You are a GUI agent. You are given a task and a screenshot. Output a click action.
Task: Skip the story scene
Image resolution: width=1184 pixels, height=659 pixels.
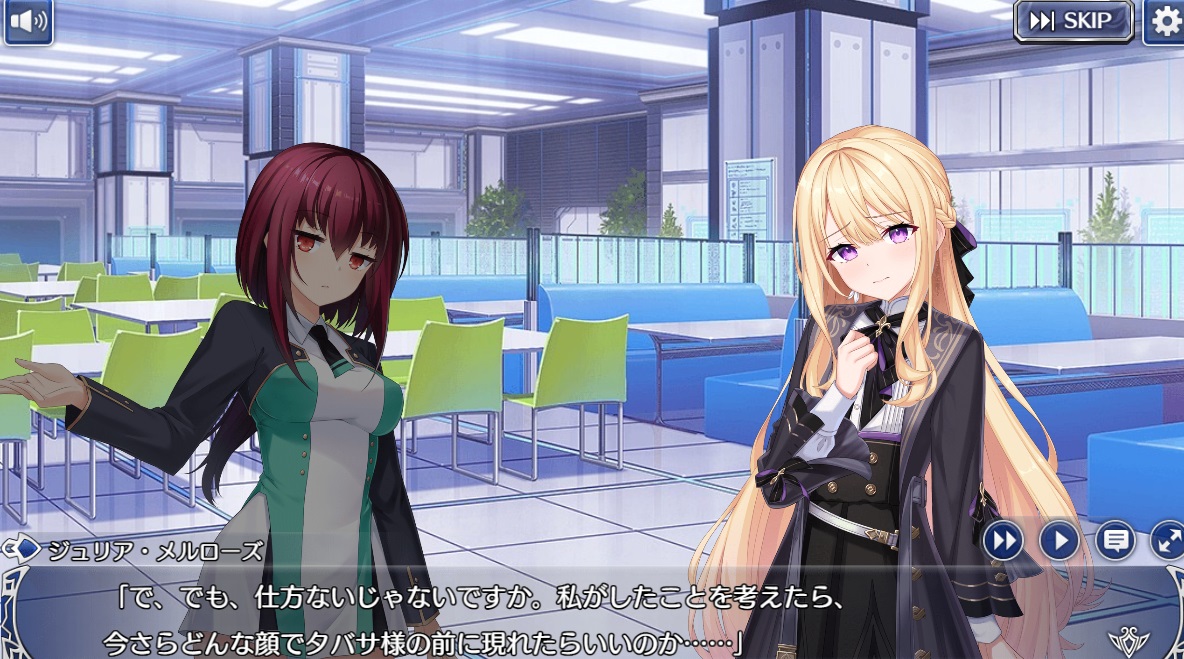click(1073, 21)
